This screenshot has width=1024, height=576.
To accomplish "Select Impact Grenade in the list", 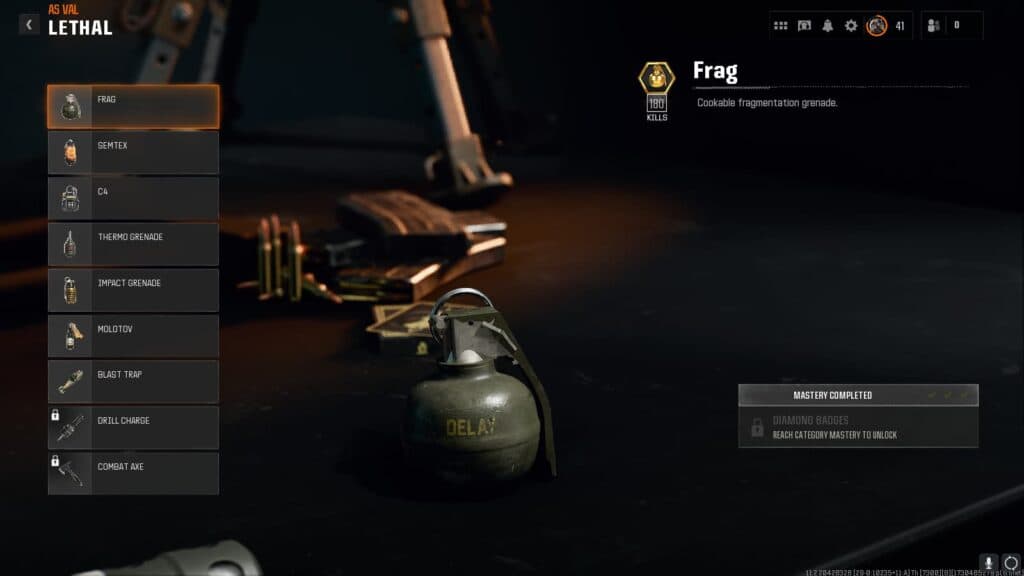I will tap(133, 290).
